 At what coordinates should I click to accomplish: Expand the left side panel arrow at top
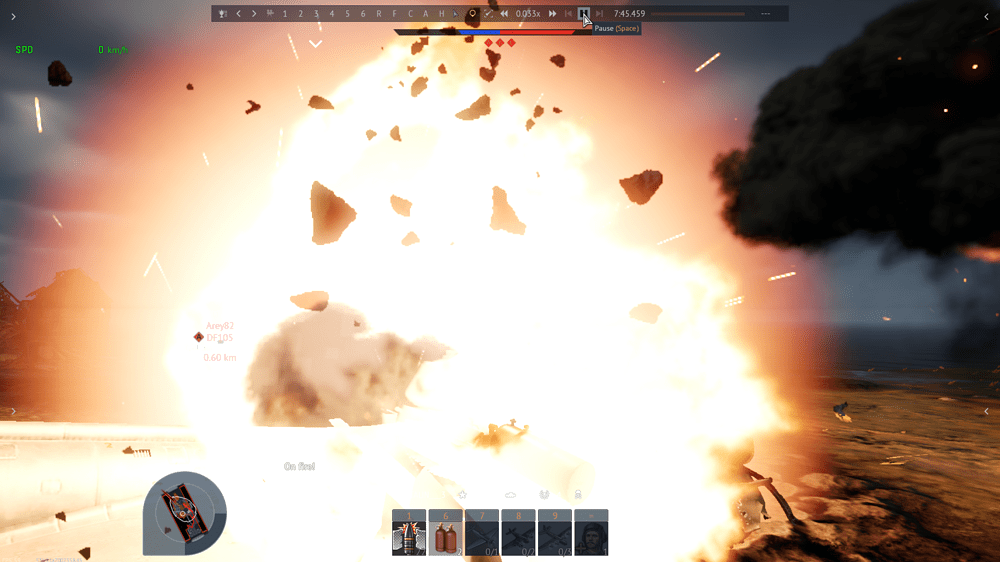(x=13, y=16)
